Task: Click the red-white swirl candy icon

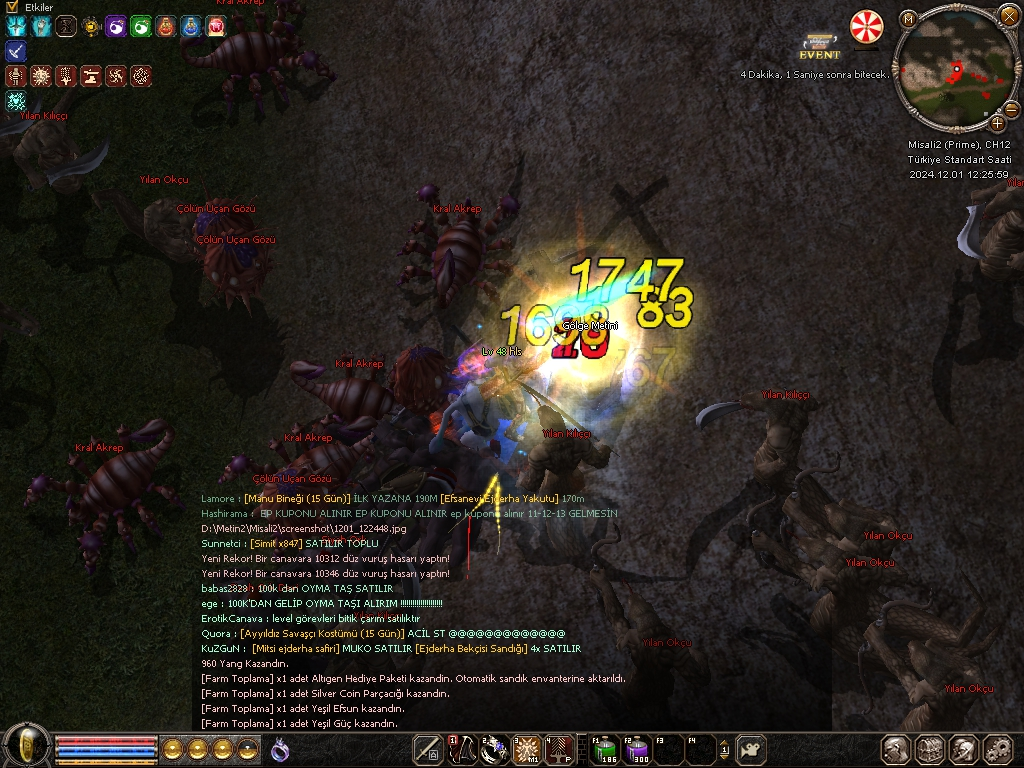Action: point(866,27)
